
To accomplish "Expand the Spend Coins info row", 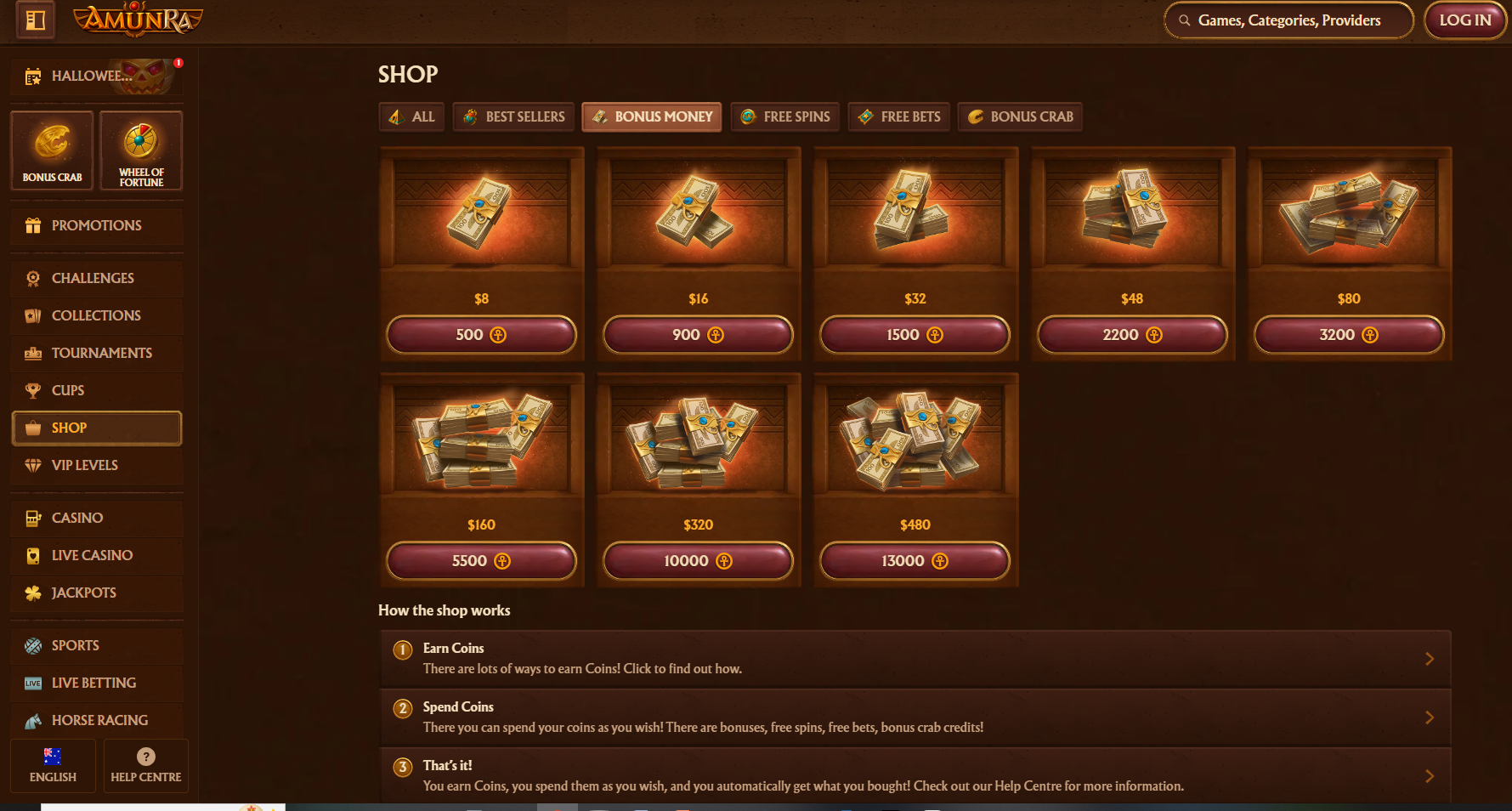I will [x=915, y=717].
